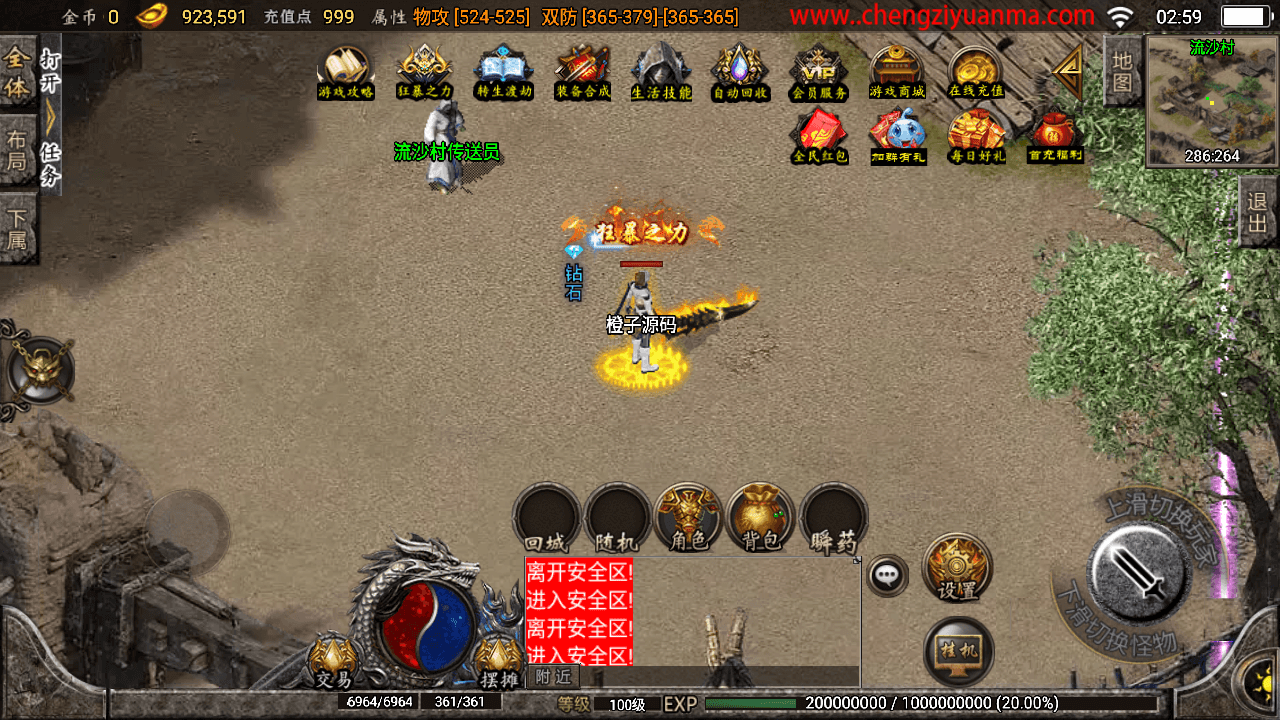
Task: Collapse the top icon bar with the gold arrow
Action: 1068,70
